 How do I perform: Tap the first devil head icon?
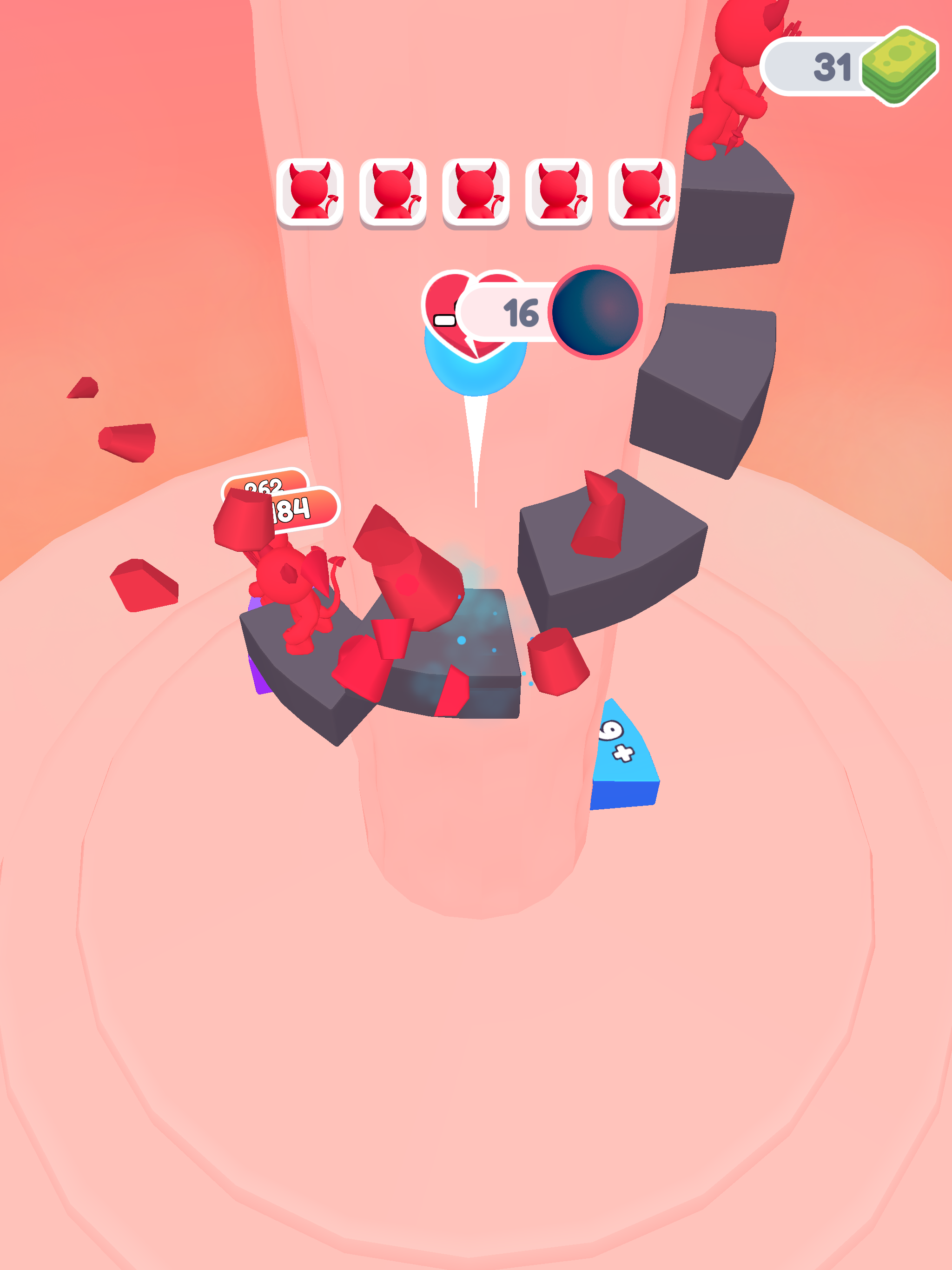point(310,192)
